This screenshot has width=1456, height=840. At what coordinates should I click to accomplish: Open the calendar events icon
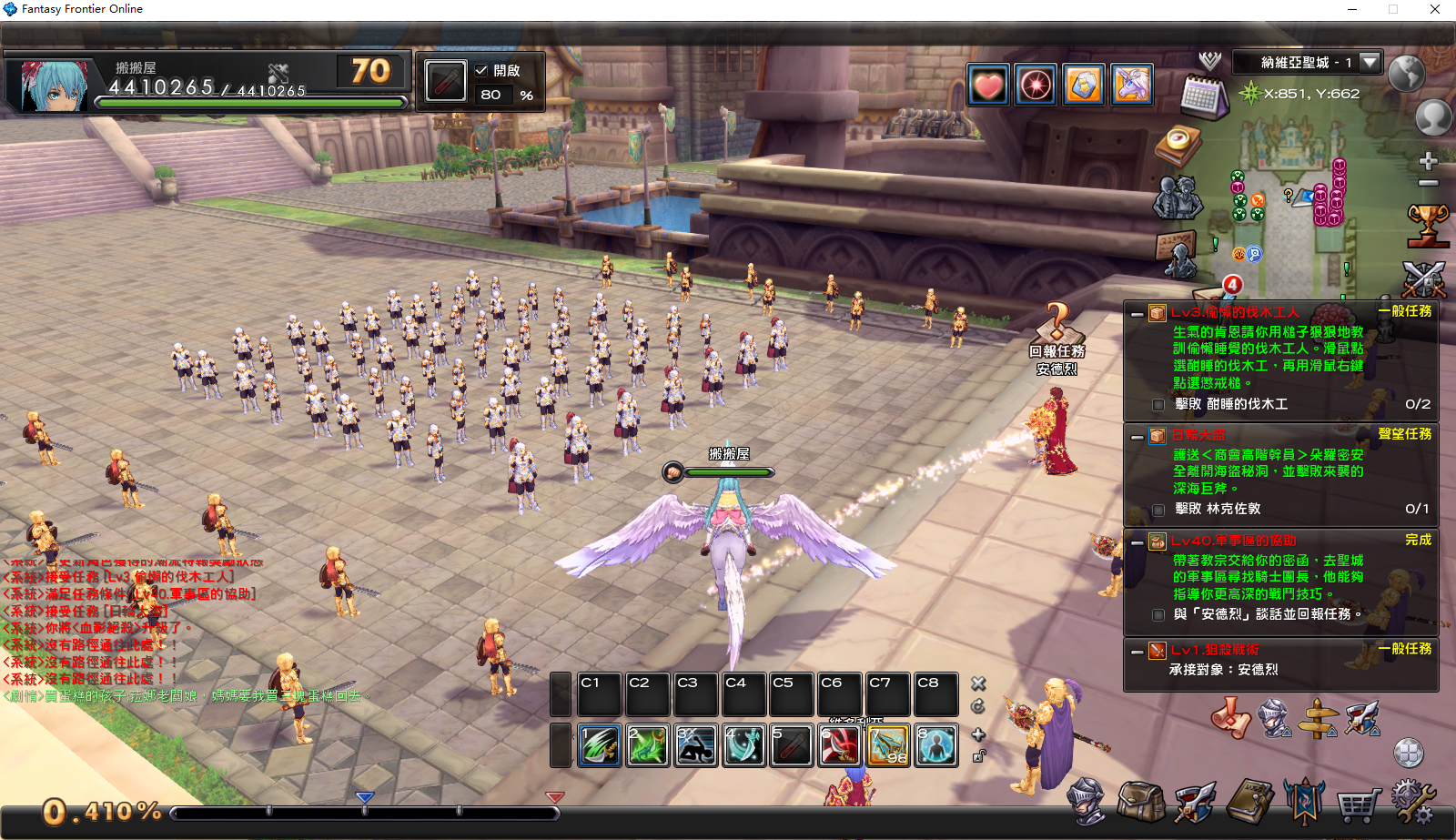(1204, 96)
